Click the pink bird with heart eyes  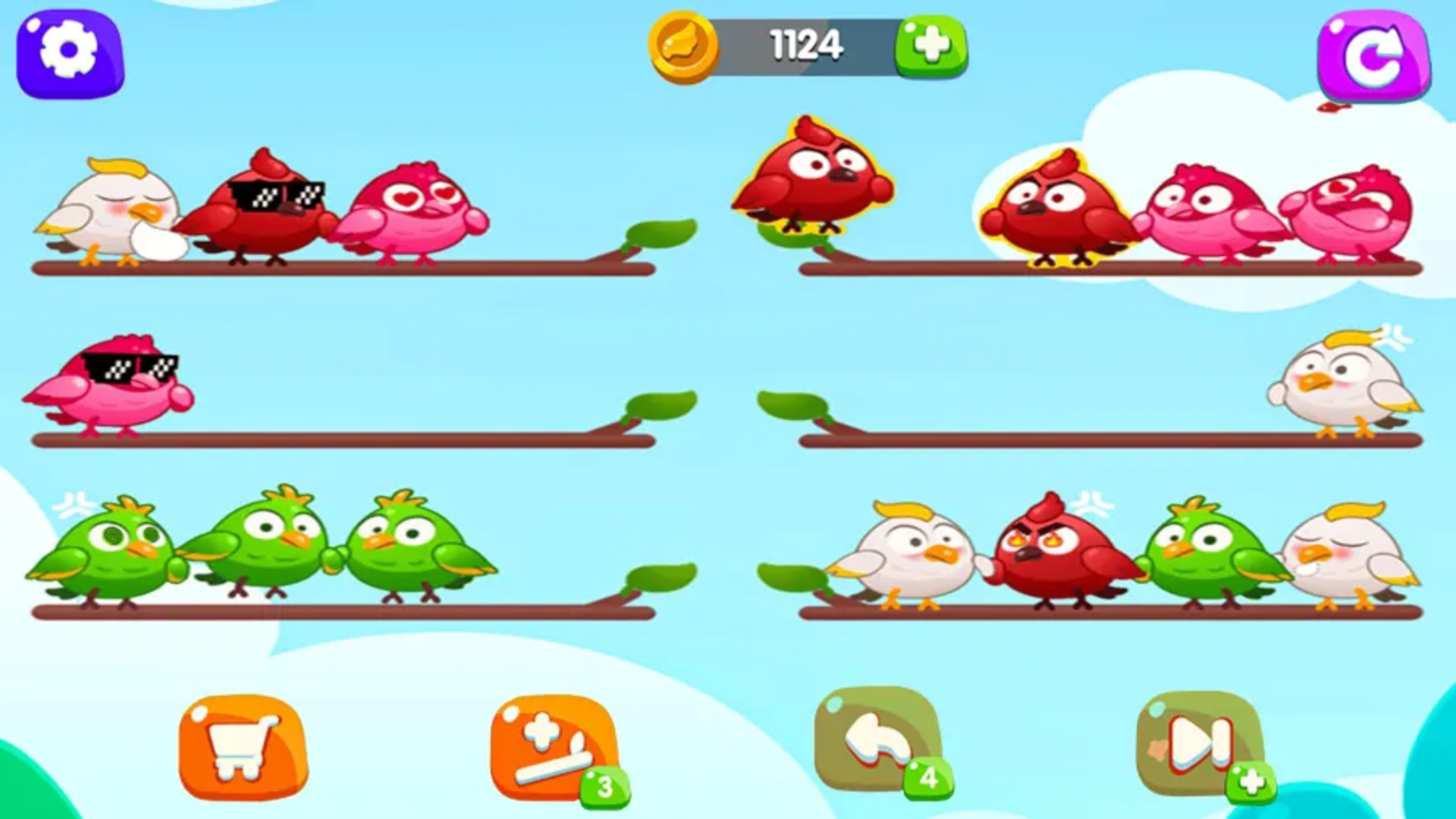coord(413,209)
